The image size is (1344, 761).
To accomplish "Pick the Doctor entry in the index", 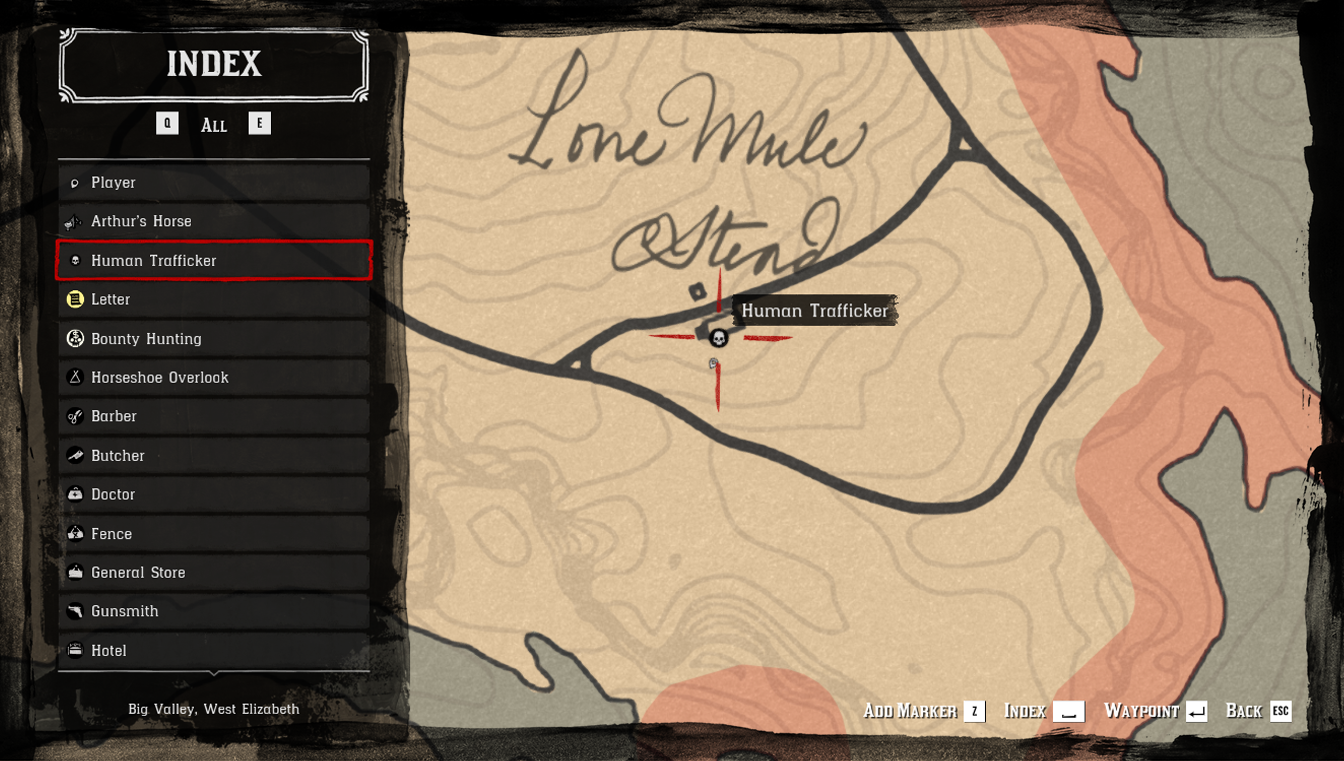I will click(213, 494).
